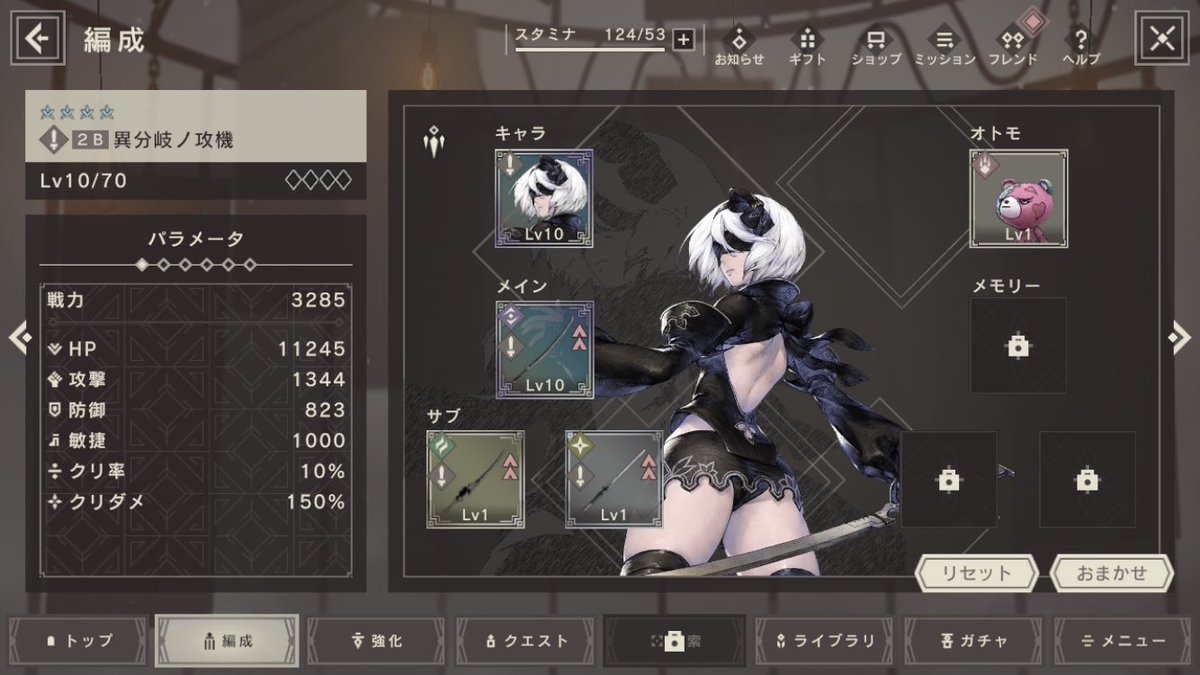Viewport: 1200px width, 675px height.
Task: Select the main weapon slot Lv10
Action: point(544,350)
